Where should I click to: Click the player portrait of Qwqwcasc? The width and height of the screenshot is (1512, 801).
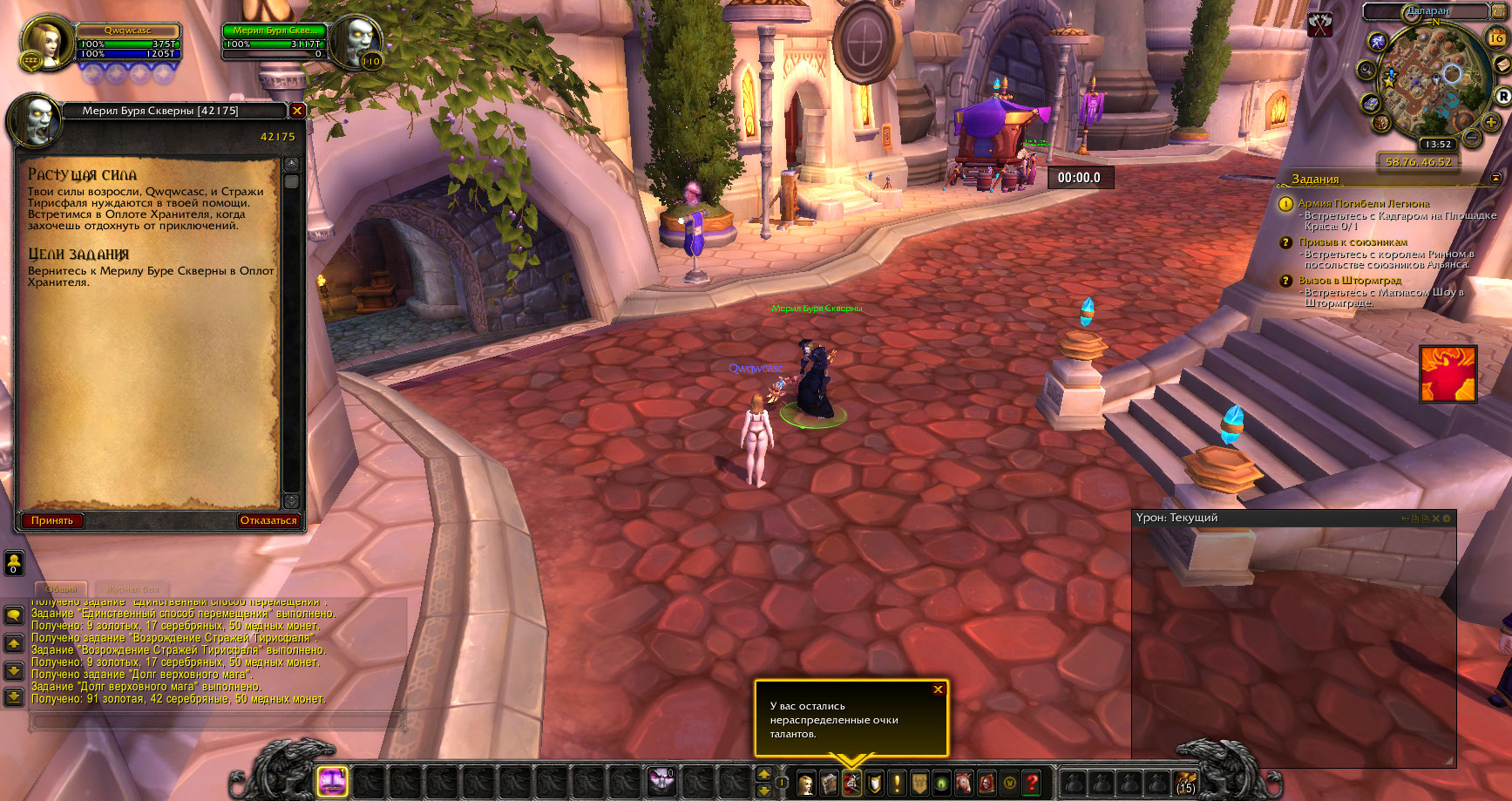(43, 41)
